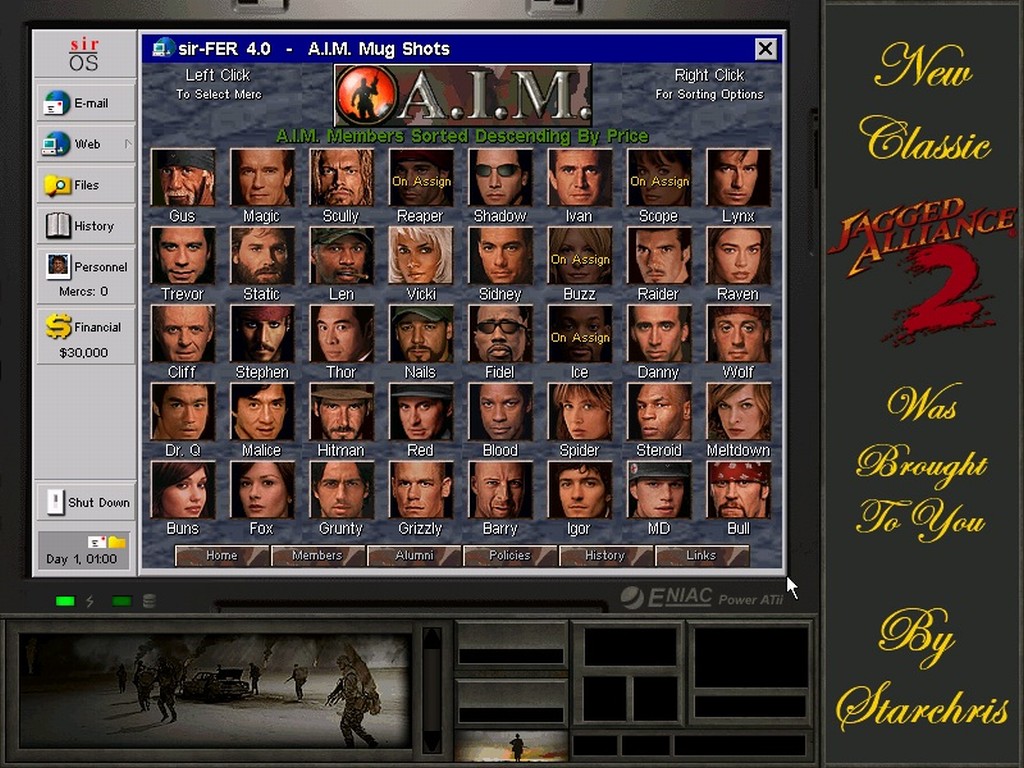View the Financial records
1024x768 pixels.
(86, 336)
